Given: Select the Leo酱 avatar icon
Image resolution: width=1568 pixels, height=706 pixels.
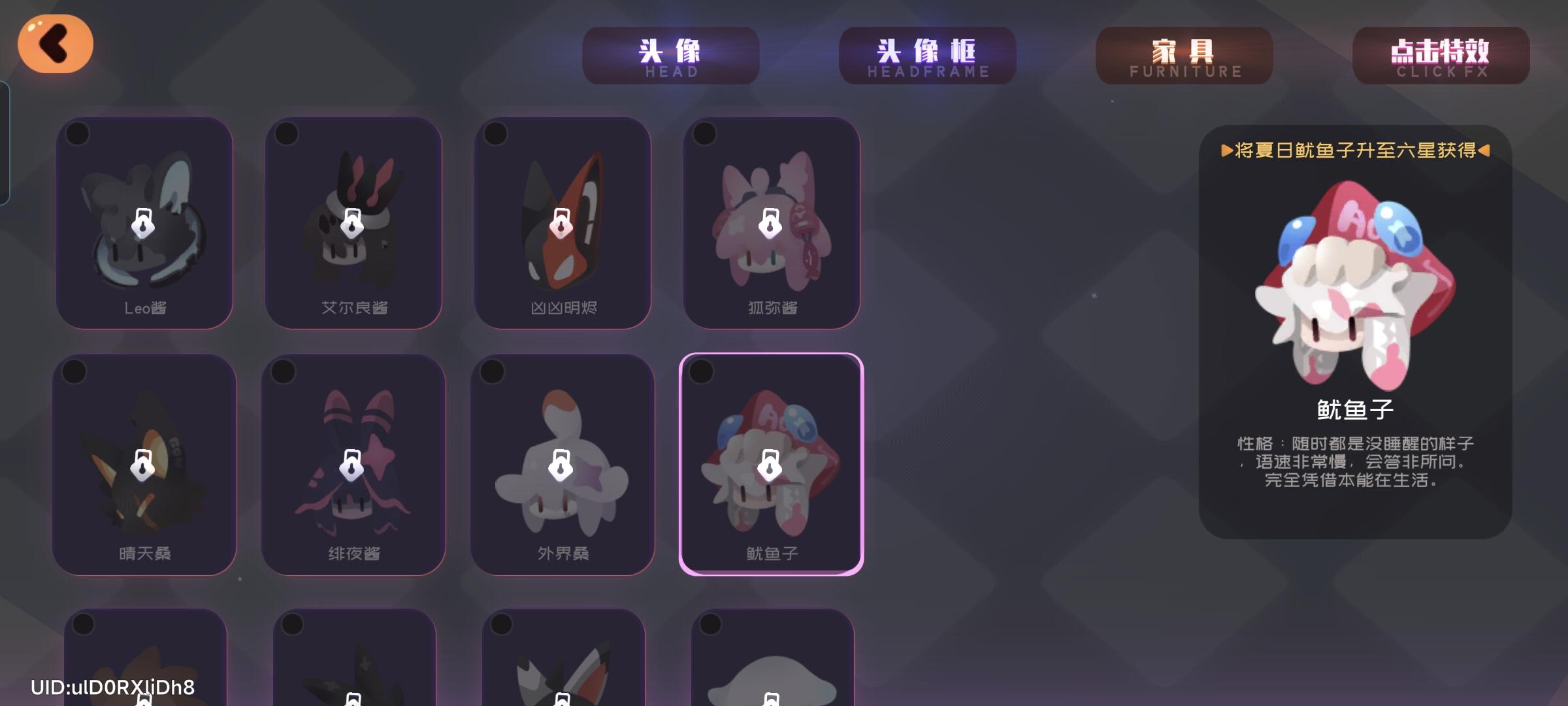Looking at the screenshot, I should (144, 222).
